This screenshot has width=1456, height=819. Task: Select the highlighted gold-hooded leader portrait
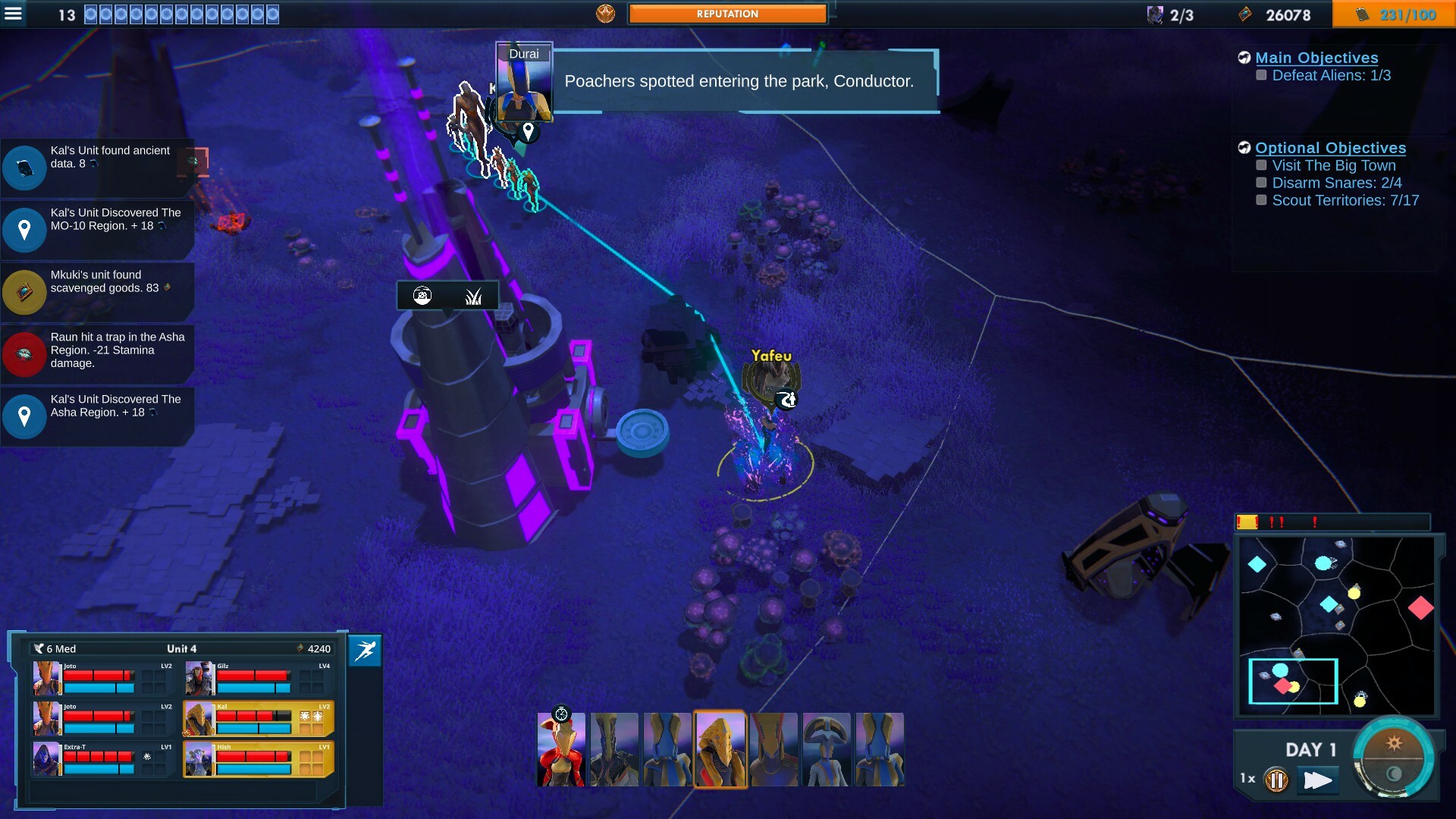pyautogui.click(x=720, y=749)
